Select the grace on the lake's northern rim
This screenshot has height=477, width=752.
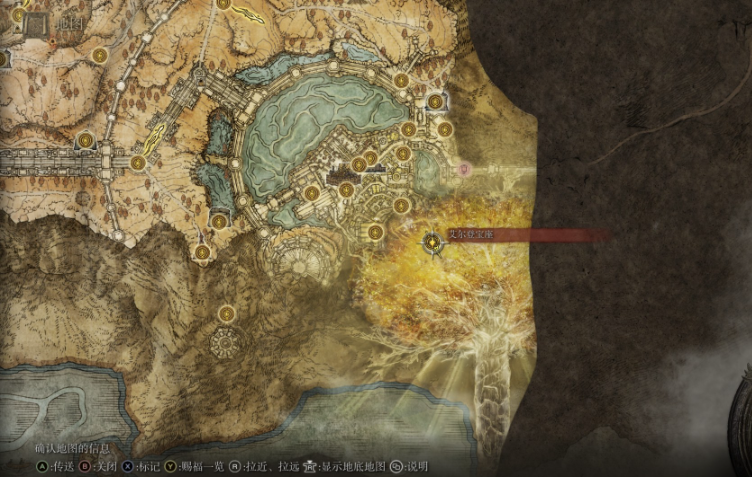tap(400, 81)
